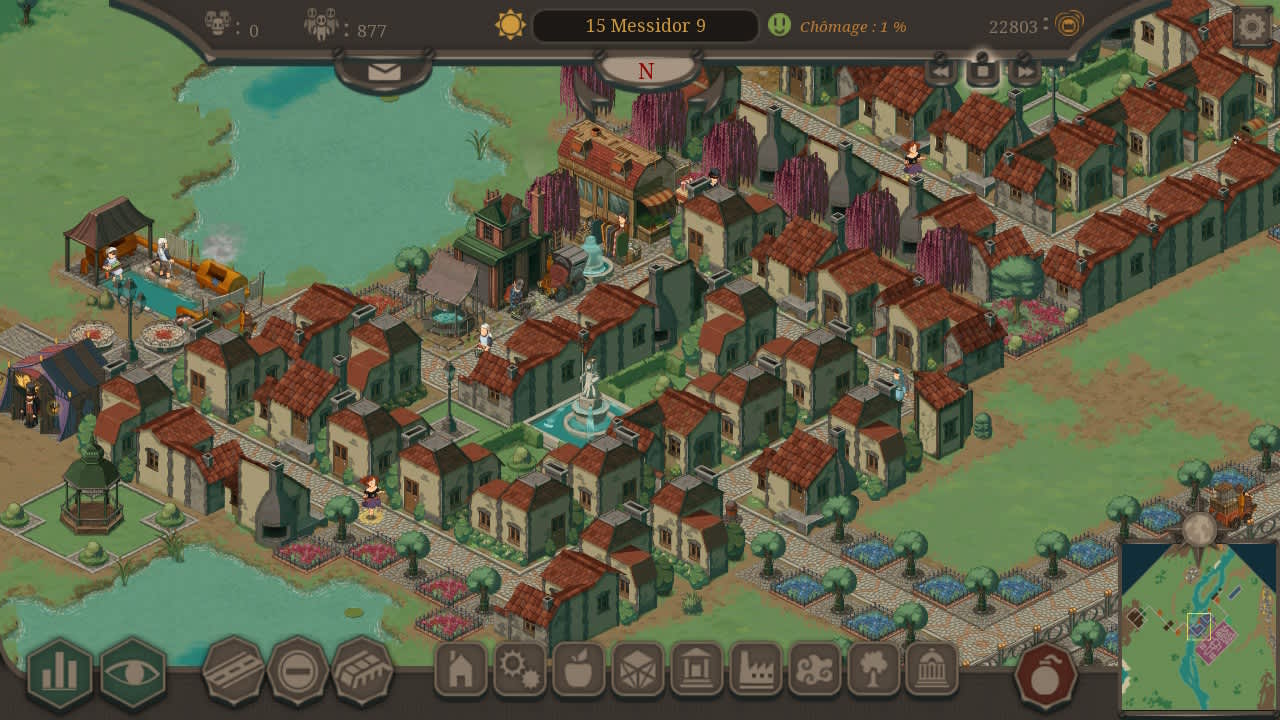Open the tree decoration build category
The width and height of the screenshot is (1280, 720).
point(873,669)
